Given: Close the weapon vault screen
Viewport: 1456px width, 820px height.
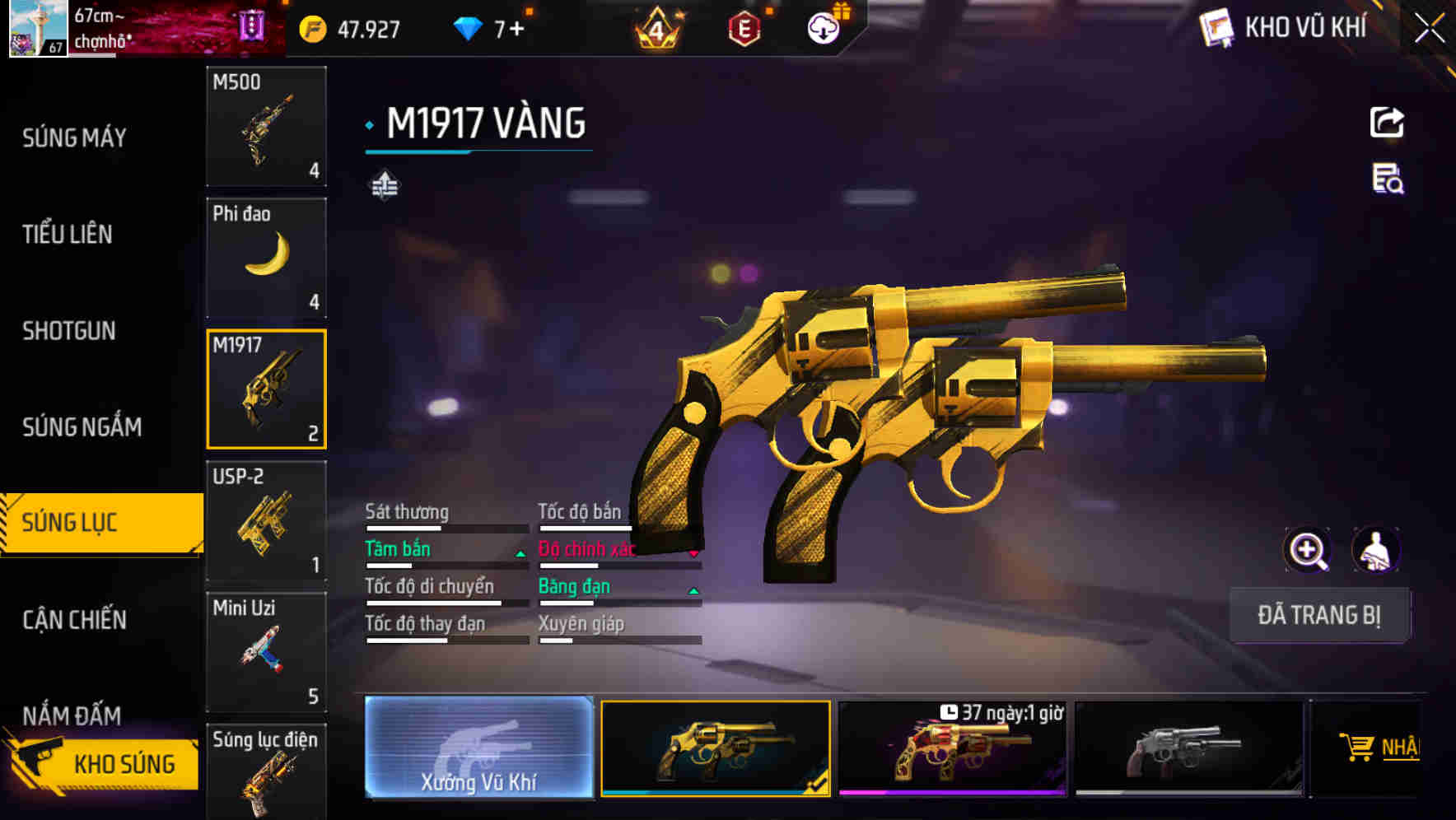Looking at the screenshot, I should (1430, 29).
